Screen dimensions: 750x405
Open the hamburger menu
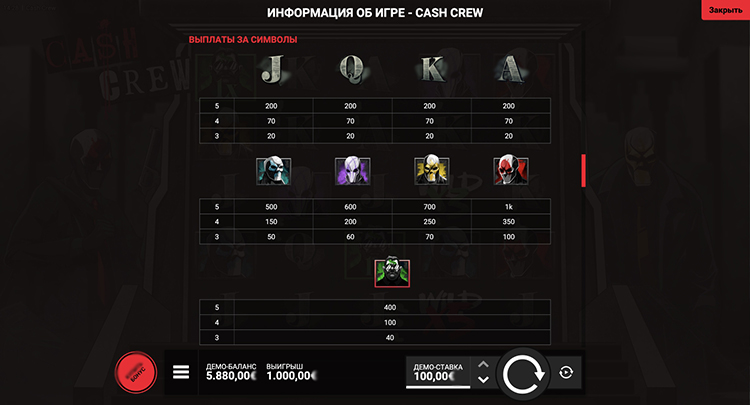point(181,372)
